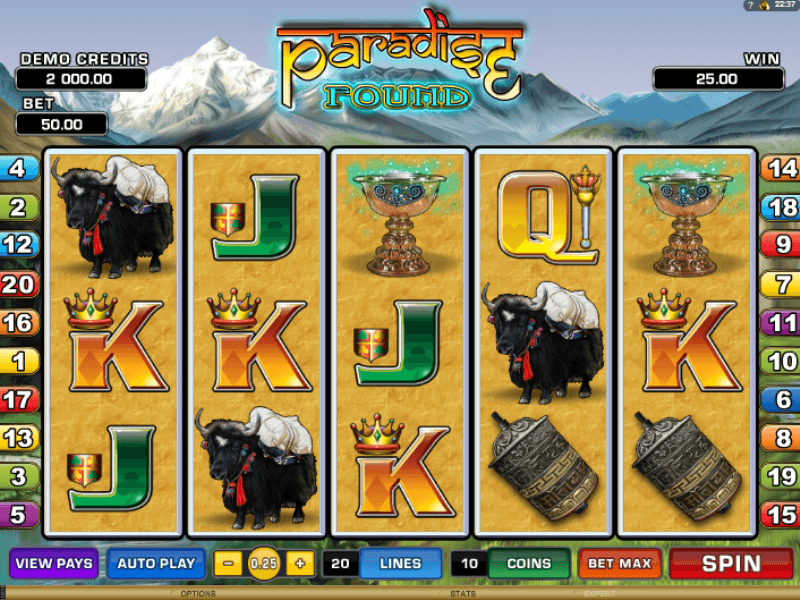Activate payline marker number 5

pos(18,515)
